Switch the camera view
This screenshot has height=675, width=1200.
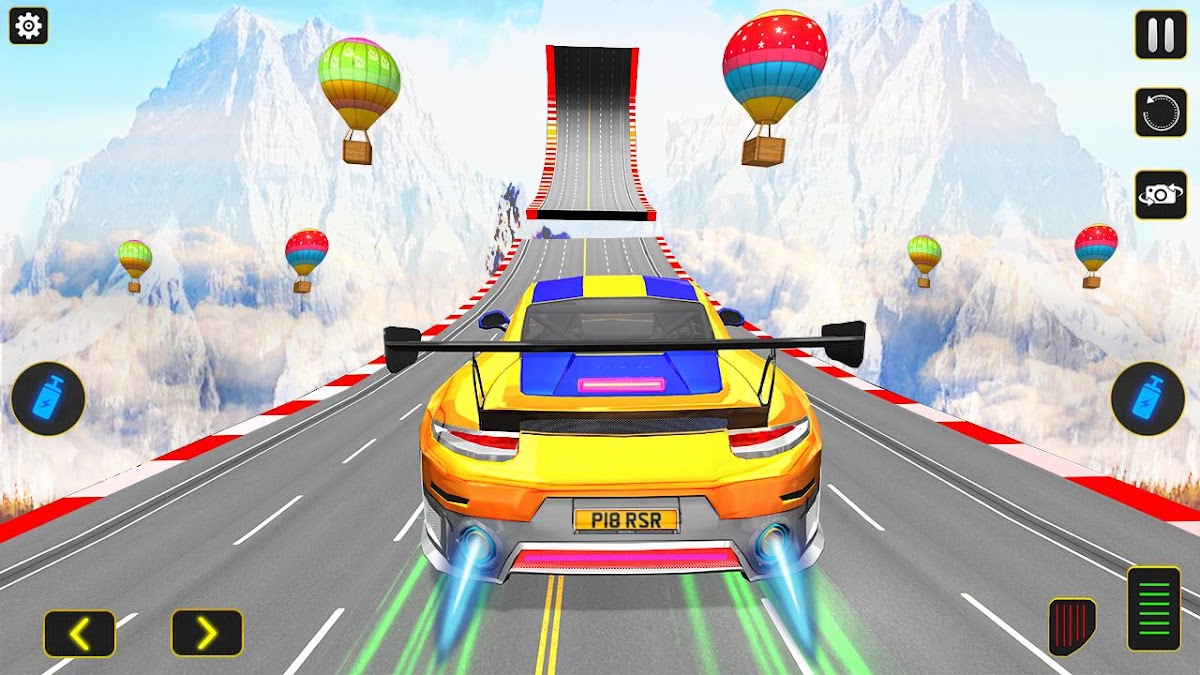coord(1160,194)
